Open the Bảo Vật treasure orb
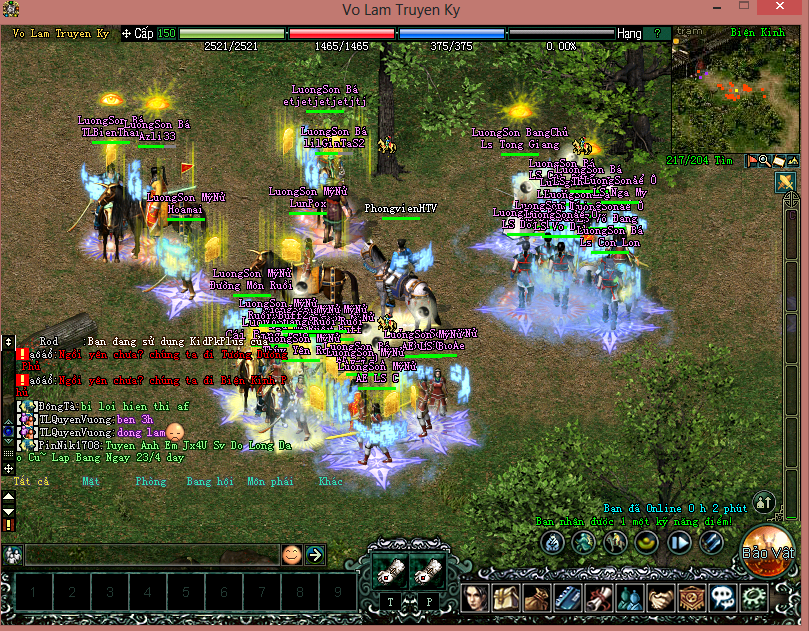Image resolution: width=809 pixels, height=631 pixels. click(x=767, y=550)
